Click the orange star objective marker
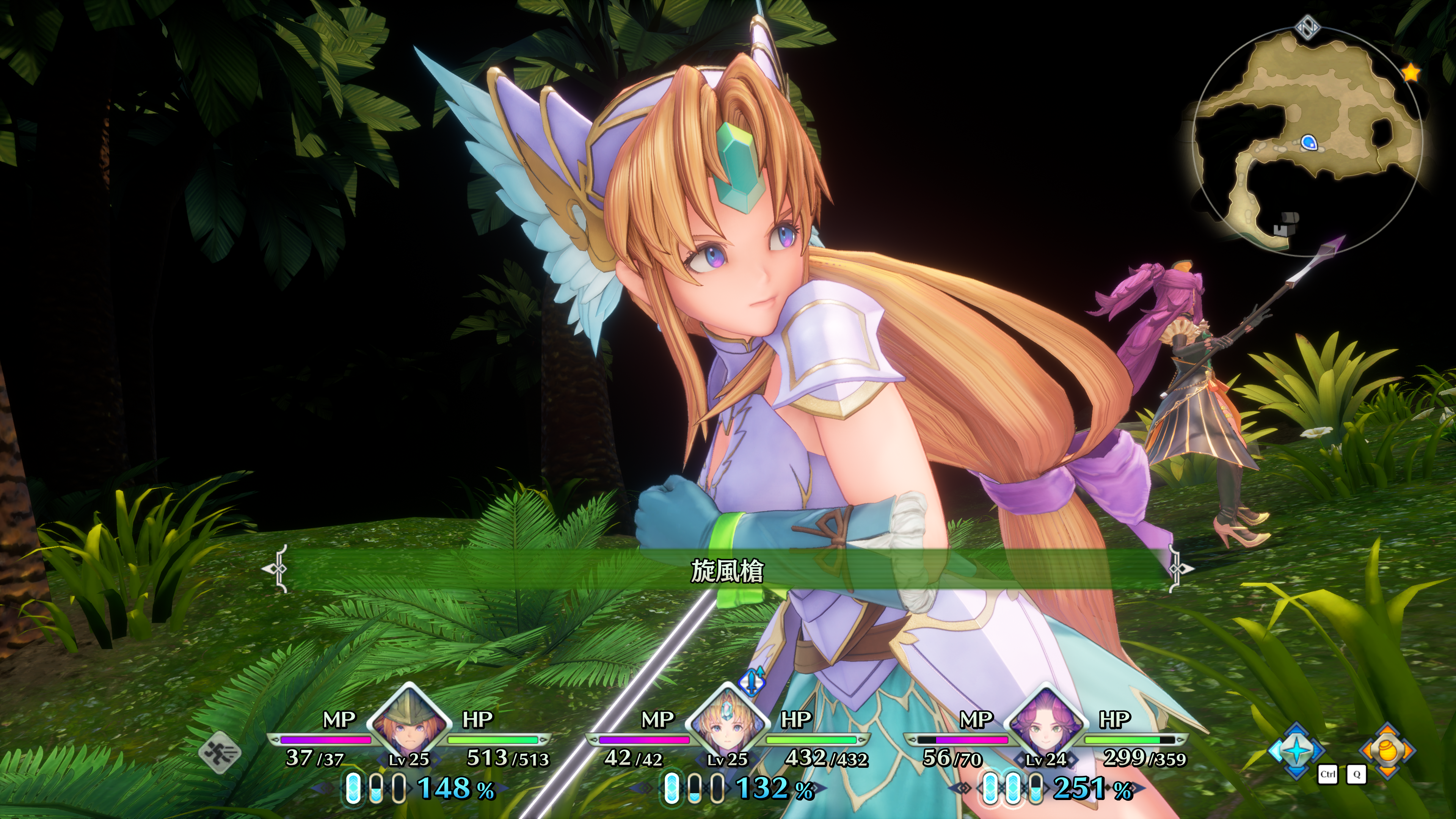The height and width of the screenshot is (819, 1456). [1411, 73]
